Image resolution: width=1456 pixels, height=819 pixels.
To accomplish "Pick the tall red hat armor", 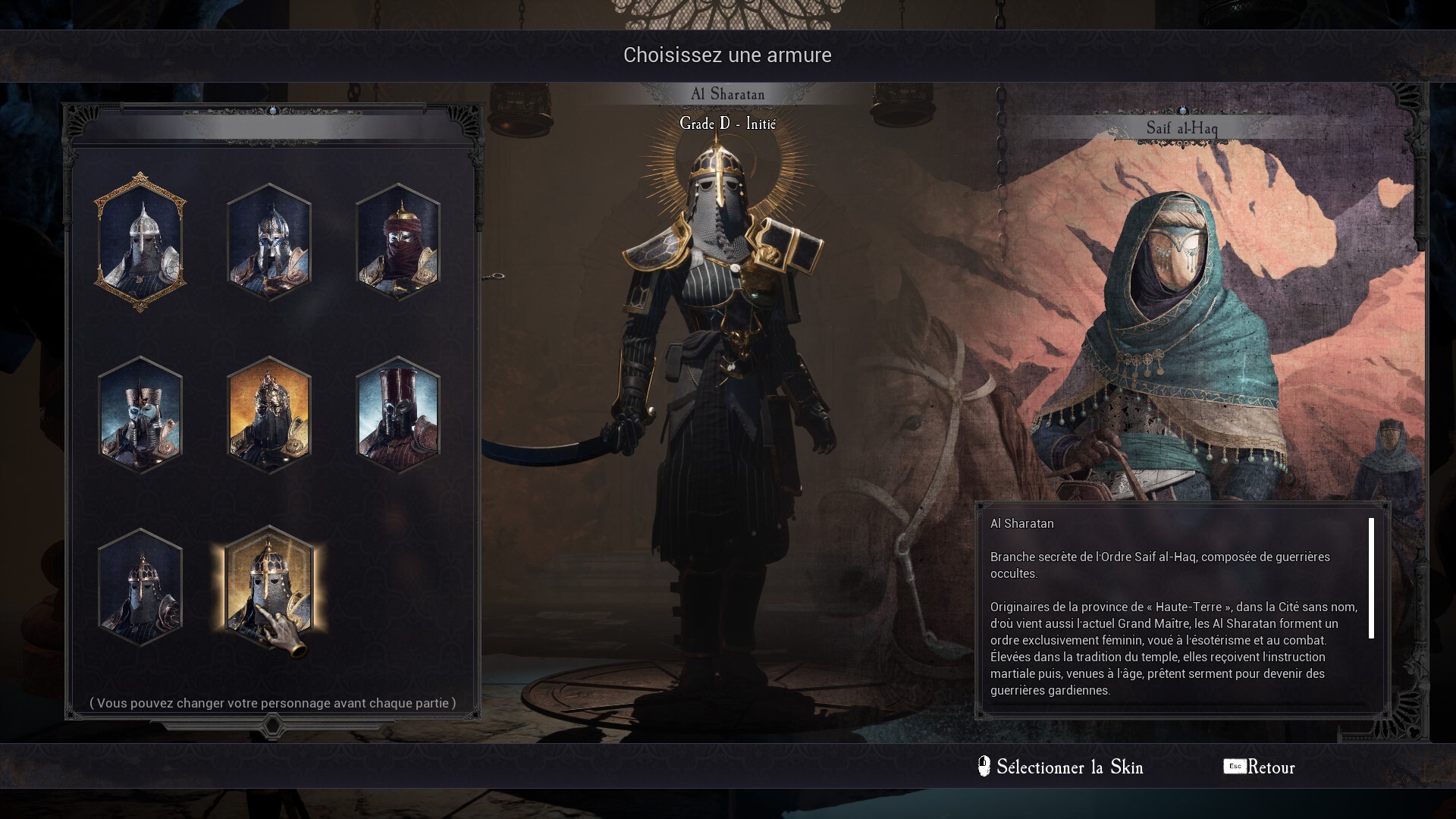I will (x=397, y=415).
